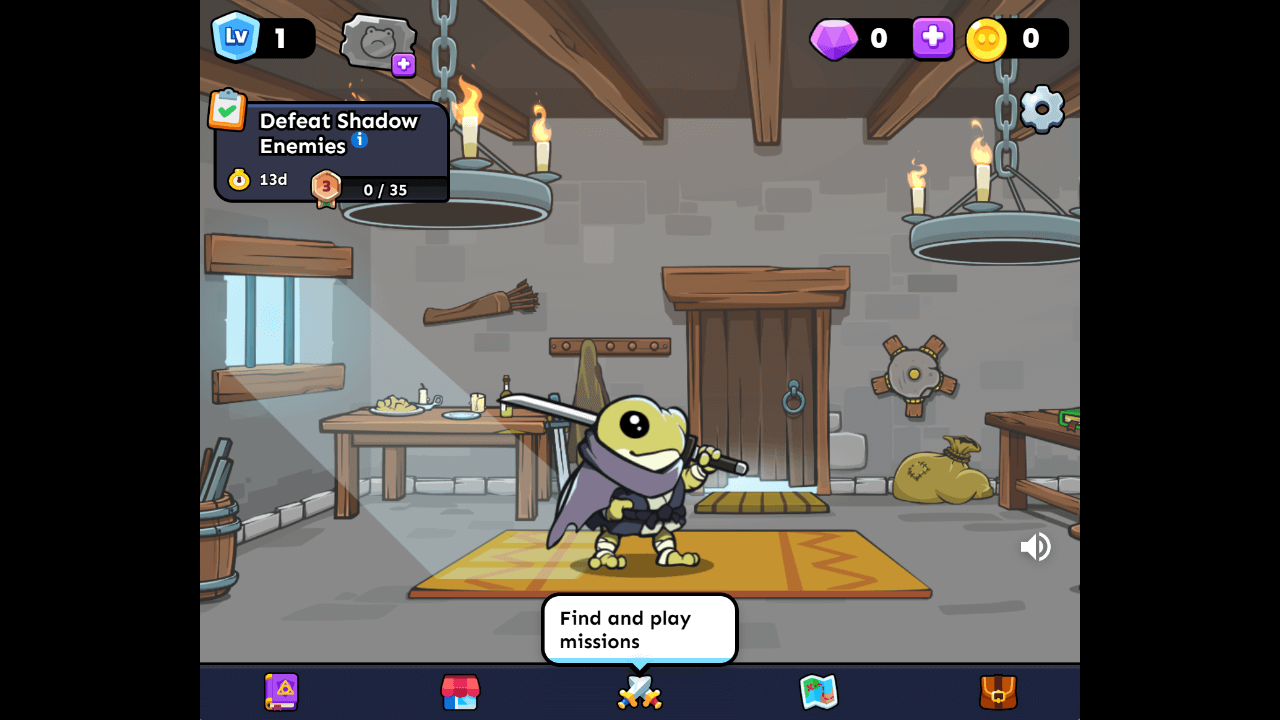Click the player level shield badge
The image size is (1280, 720).
(236, 37)
